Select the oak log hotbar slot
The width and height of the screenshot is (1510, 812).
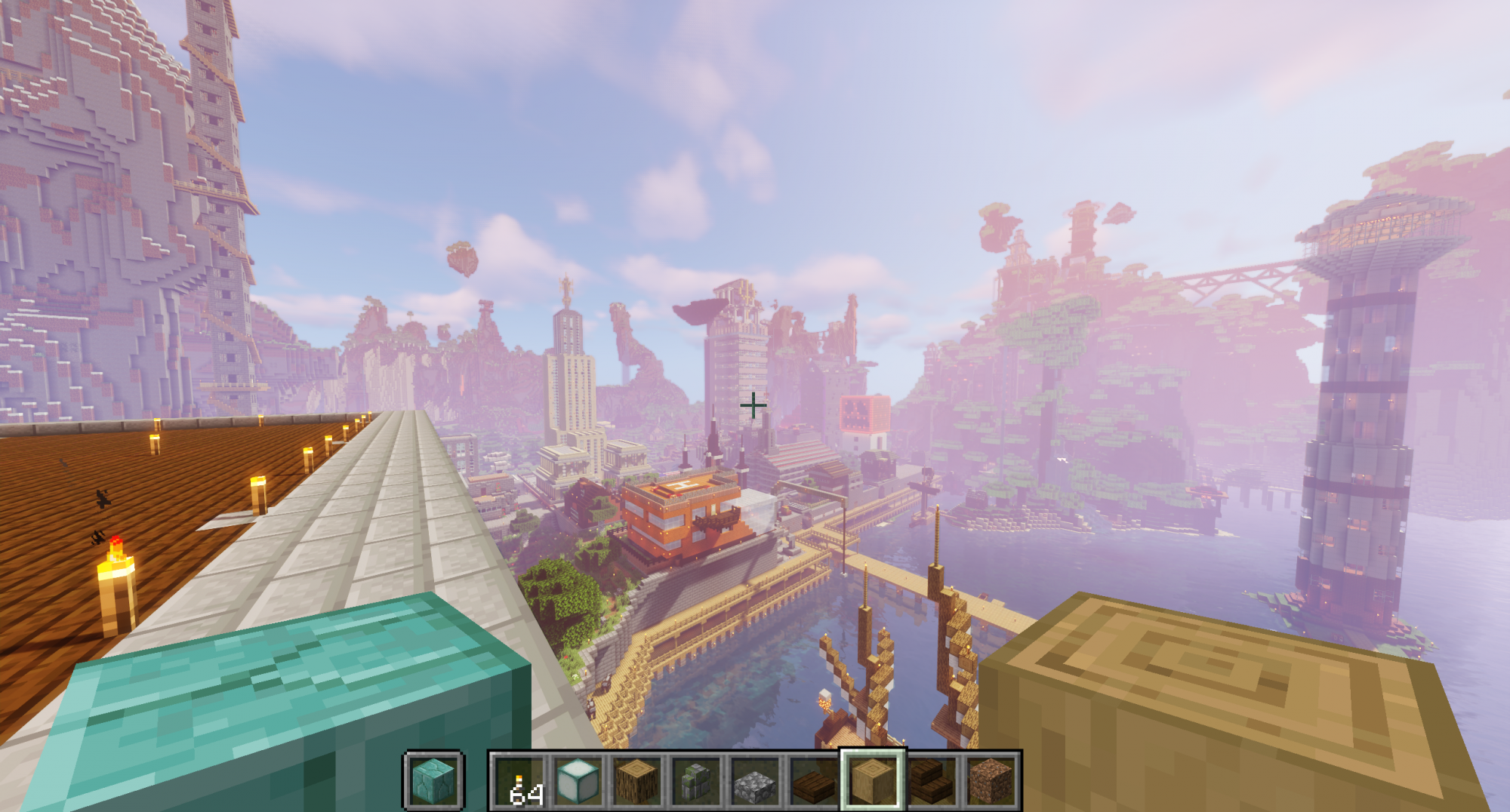[637, 780]
